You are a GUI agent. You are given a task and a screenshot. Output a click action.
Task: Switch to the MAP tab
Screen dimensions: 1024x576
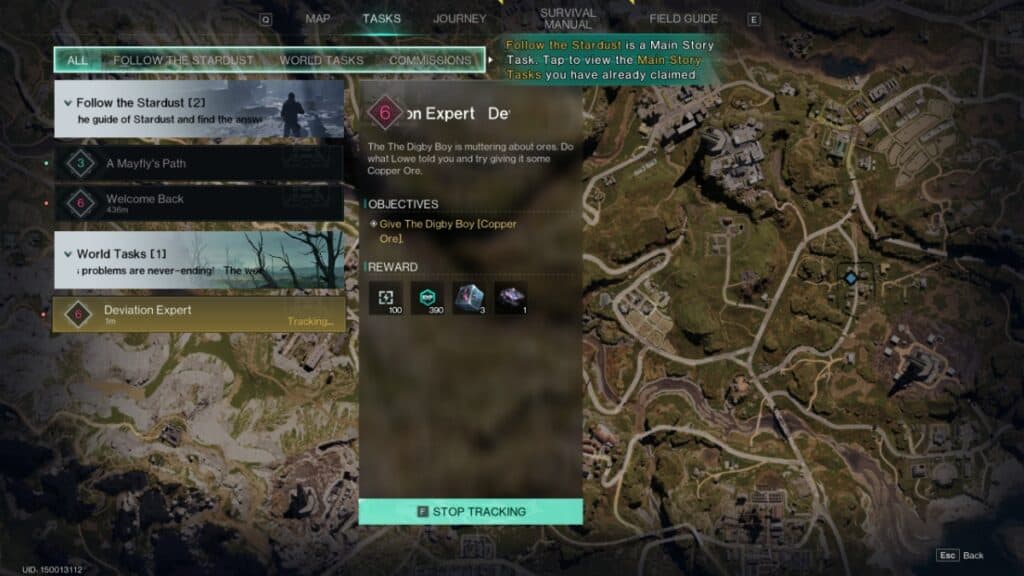[x=318, y=18]
